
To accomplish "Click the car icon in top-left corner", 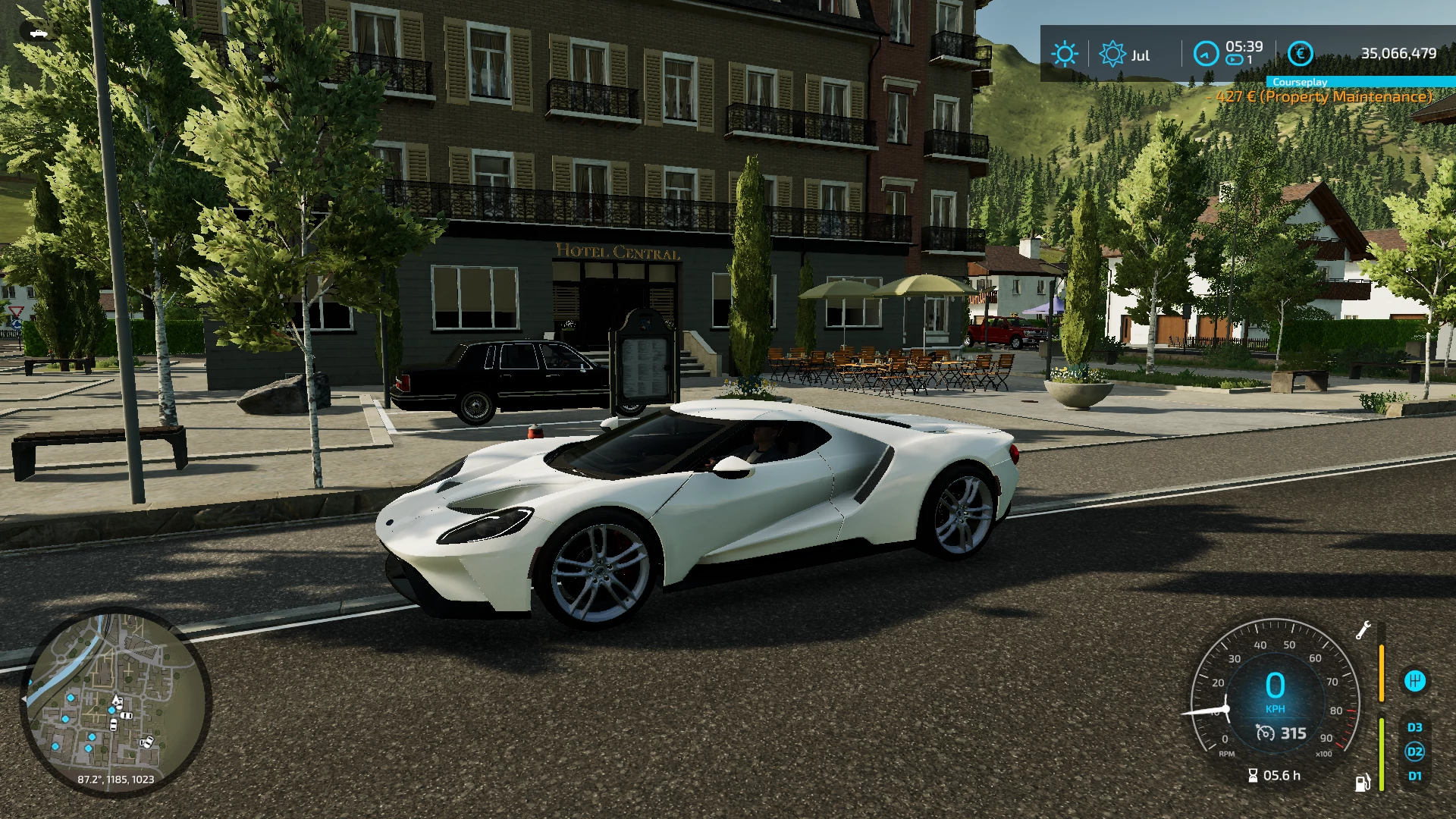I will pyautogui.click(x=38, y=33).
